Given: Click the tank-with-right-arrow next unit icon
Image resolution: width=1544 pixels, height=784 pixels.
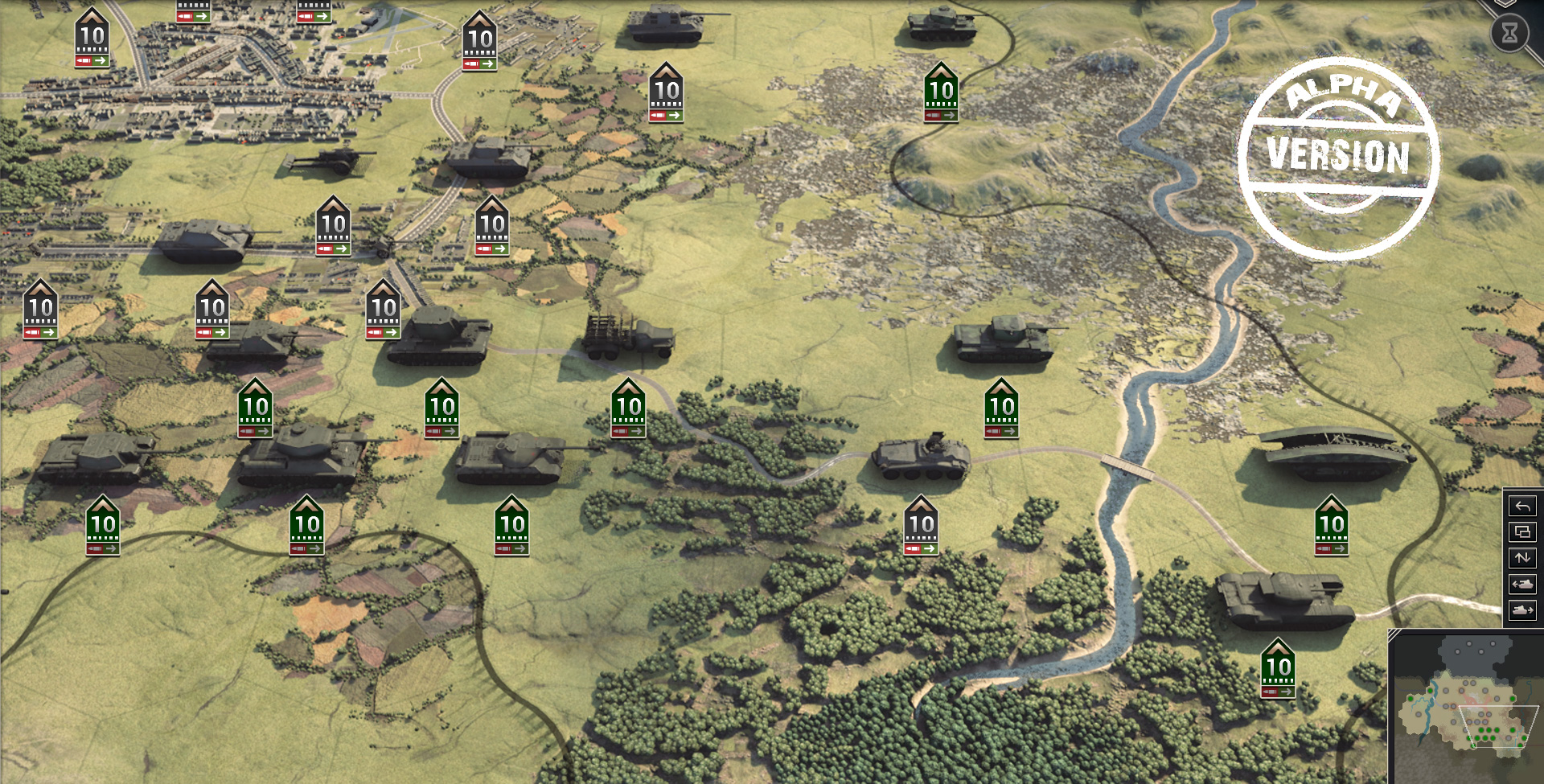Looking at the screenshot, I should coord(1522,610).
